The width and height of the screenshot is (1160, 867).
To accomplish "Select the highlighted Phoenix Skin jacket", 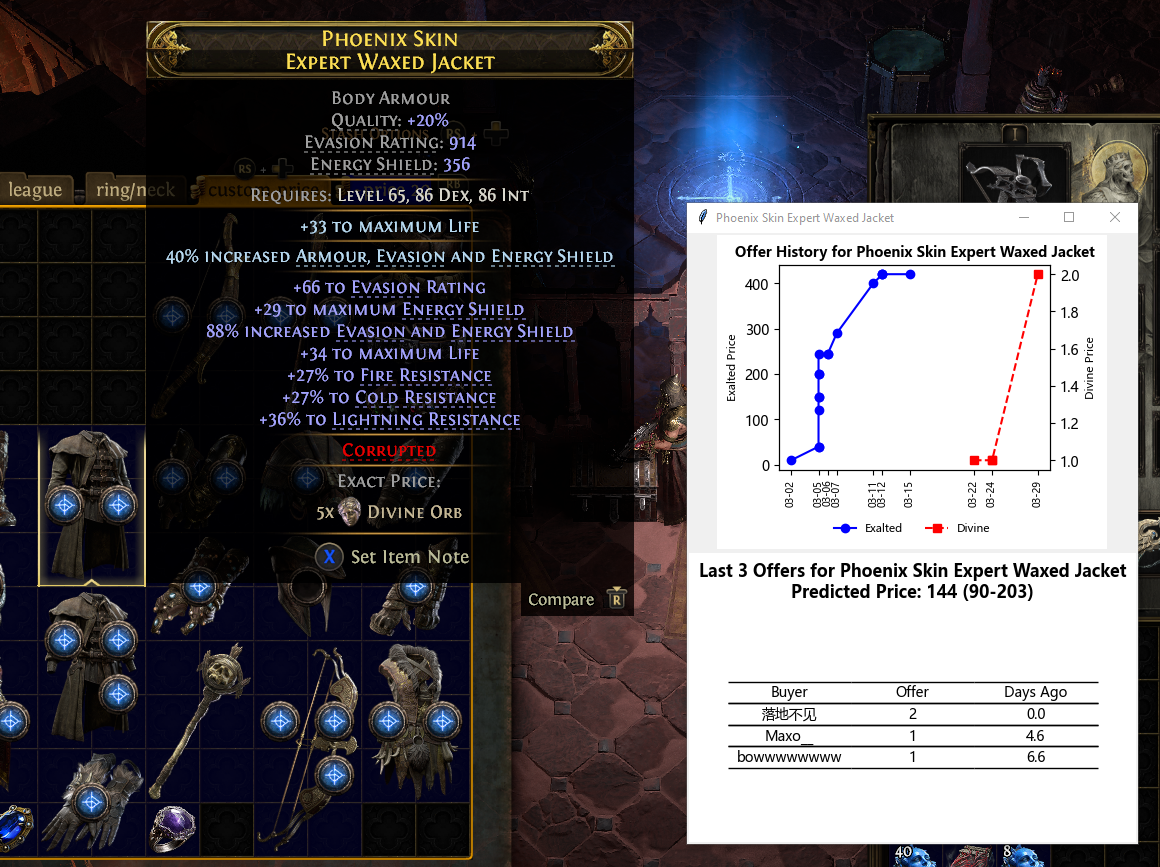I will pyautogui.click(x=91, y=507).
